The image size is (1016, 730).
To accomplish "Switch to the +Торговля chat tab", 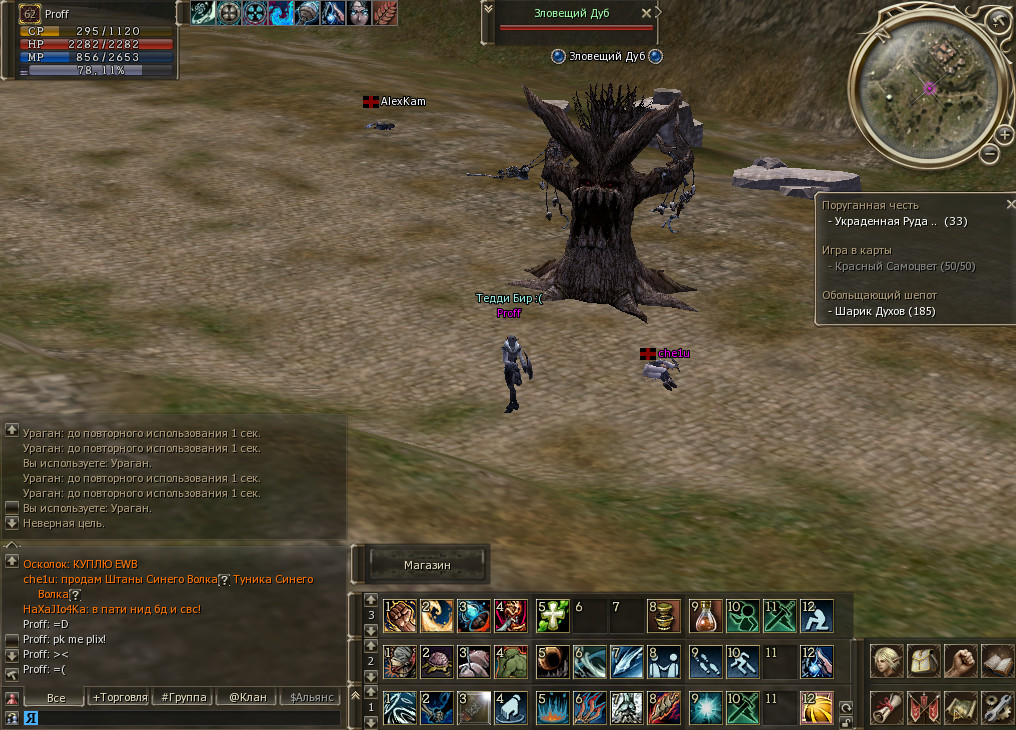I will click(x=119, y=697).
